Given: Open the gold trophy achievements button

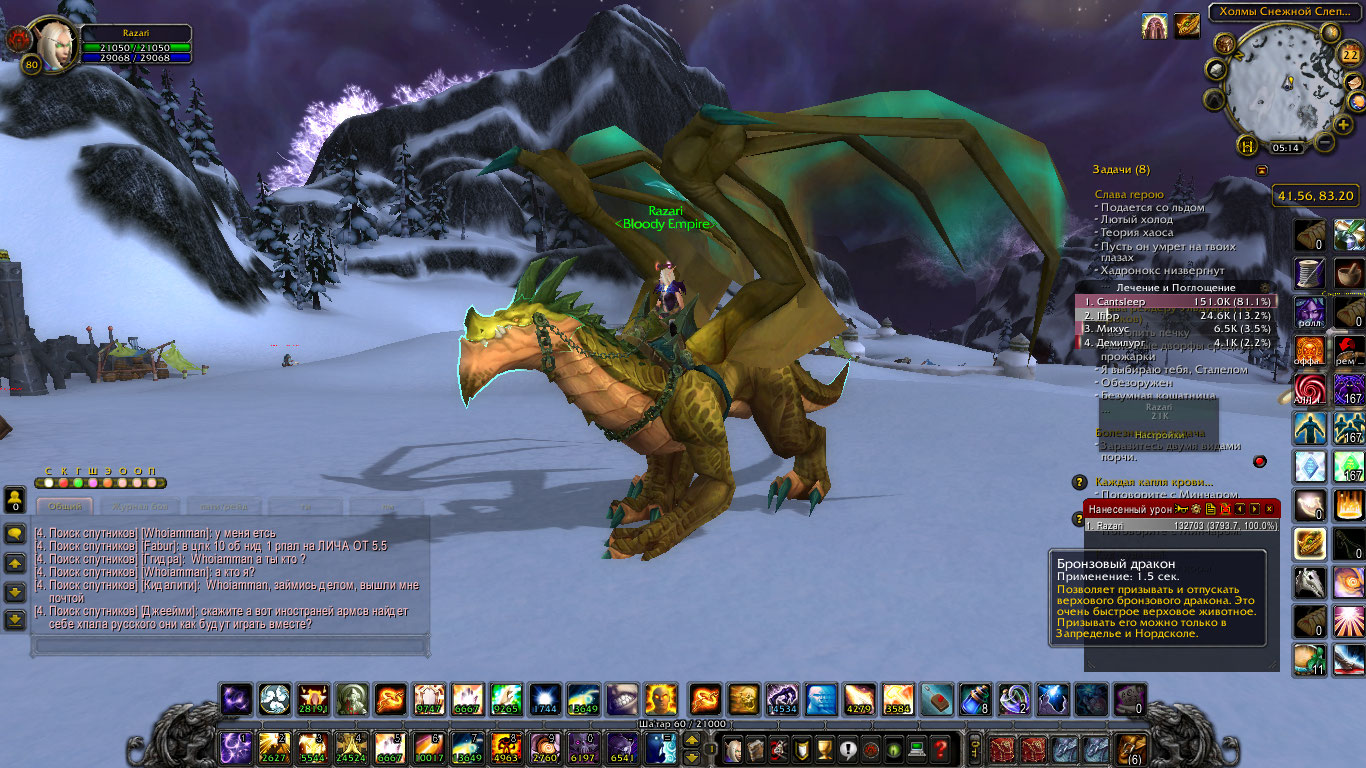Looking at the screenshot, I should click(x=825, y=748).
